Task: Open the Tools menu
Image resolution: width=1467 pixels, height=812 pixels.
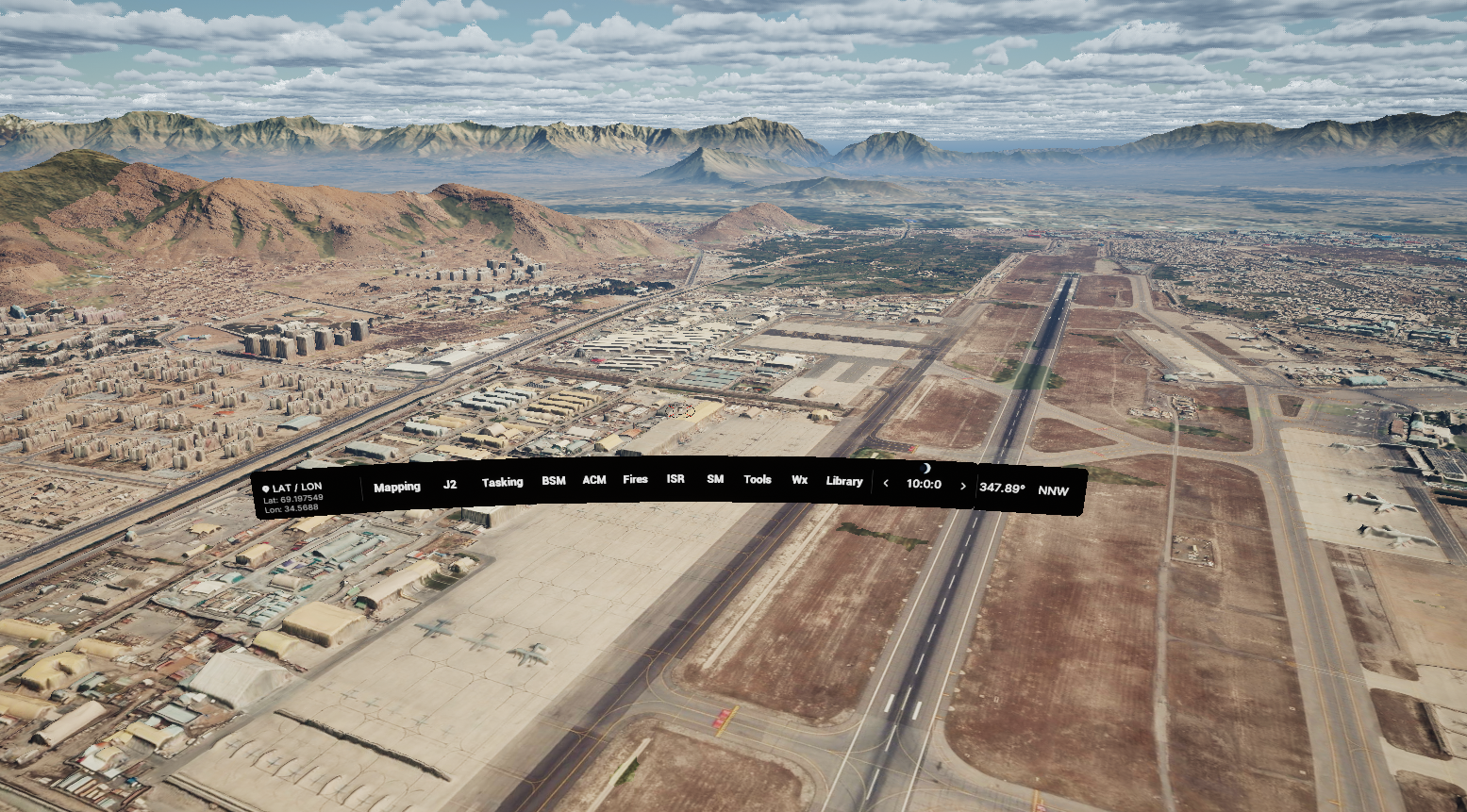Action: coord(757,479)
